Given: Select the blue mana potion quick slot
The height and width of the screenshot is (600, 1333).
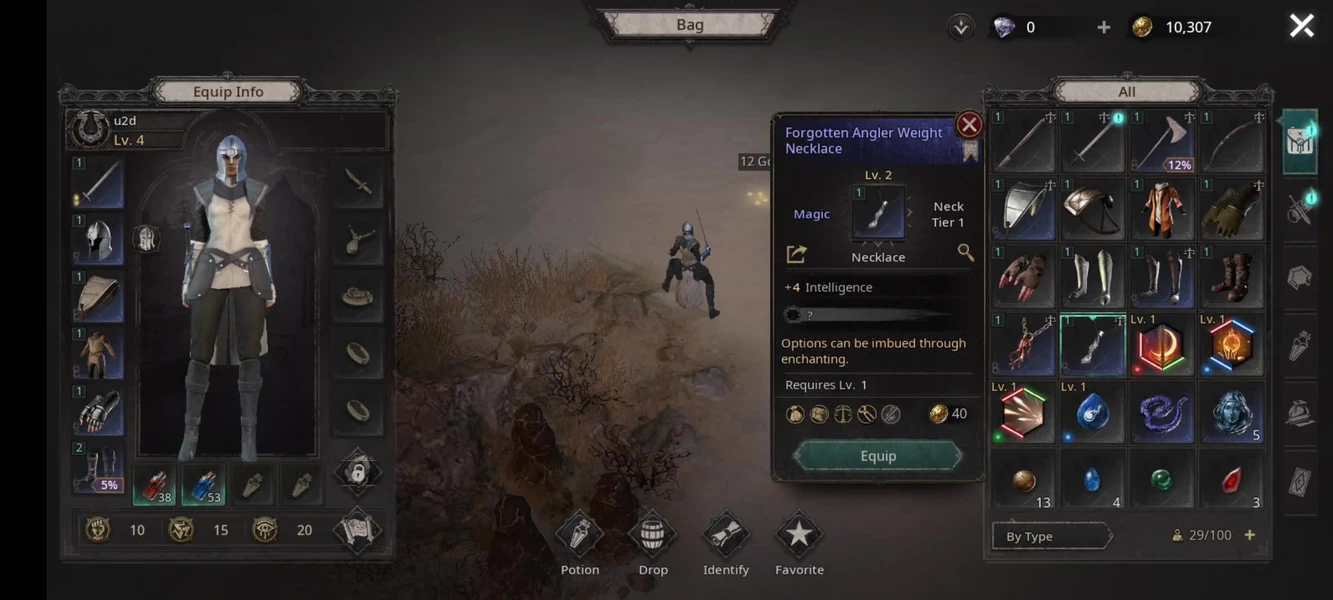Looking at the screenshot, I should (x=204, y=485).
